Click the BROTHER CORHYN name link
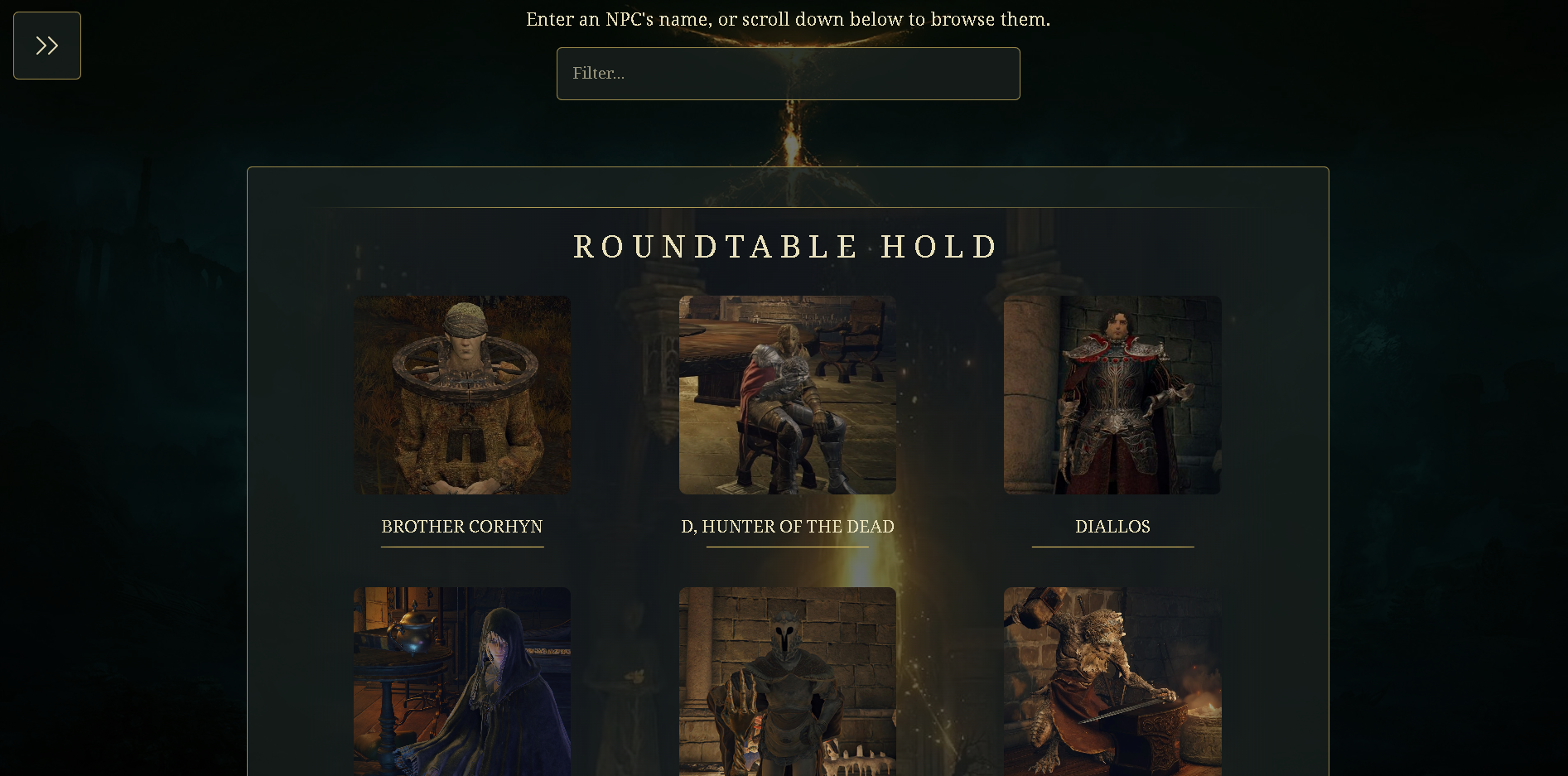 pyautogui.click(x=461, y=527)
